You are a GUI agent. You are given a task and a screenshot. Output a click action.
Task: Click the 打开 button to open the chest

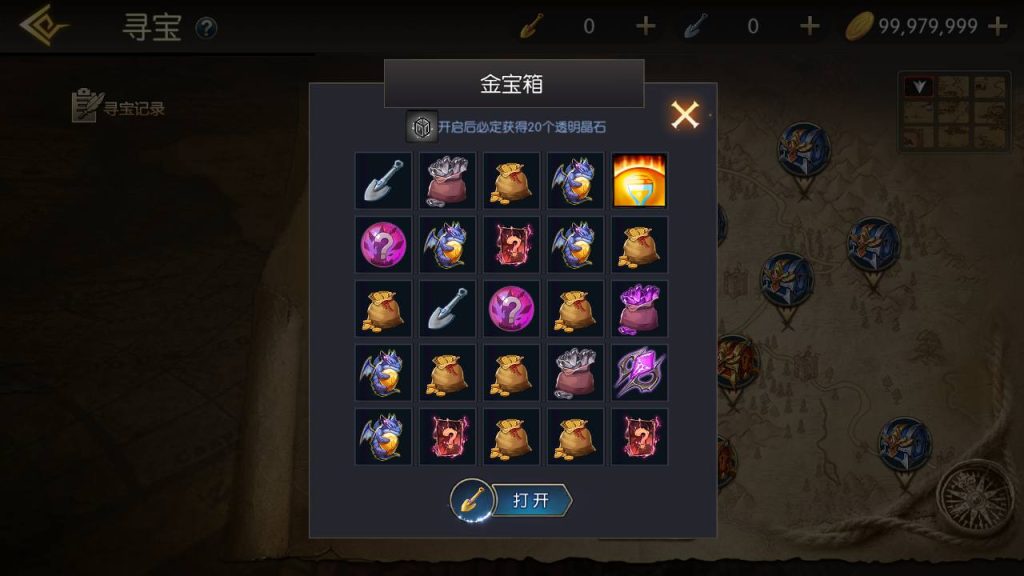(530, 500)
